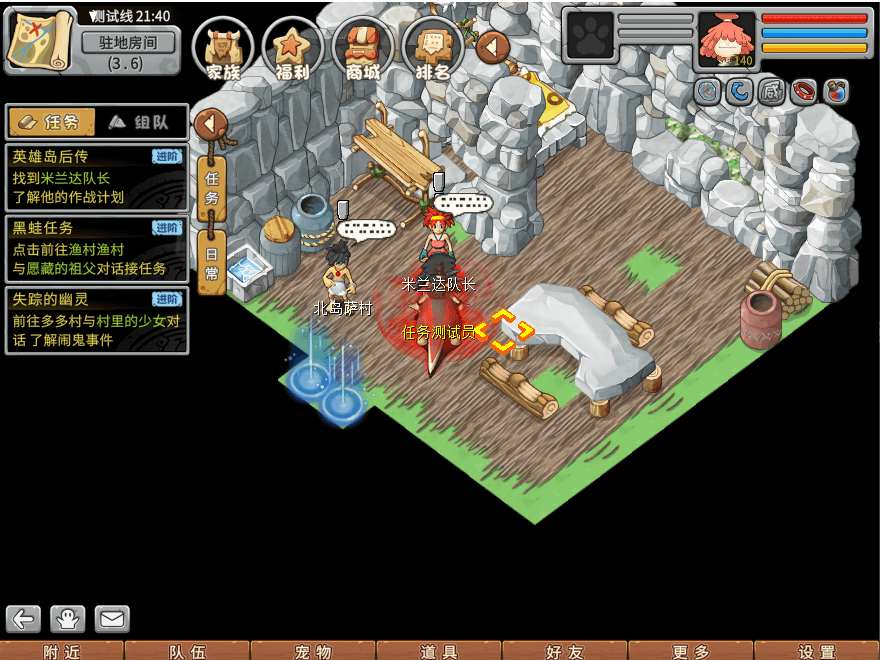Viewport: 880px width, 660px height.
Task: Collapse the top icon row with arrow
Action: [492, 47]
